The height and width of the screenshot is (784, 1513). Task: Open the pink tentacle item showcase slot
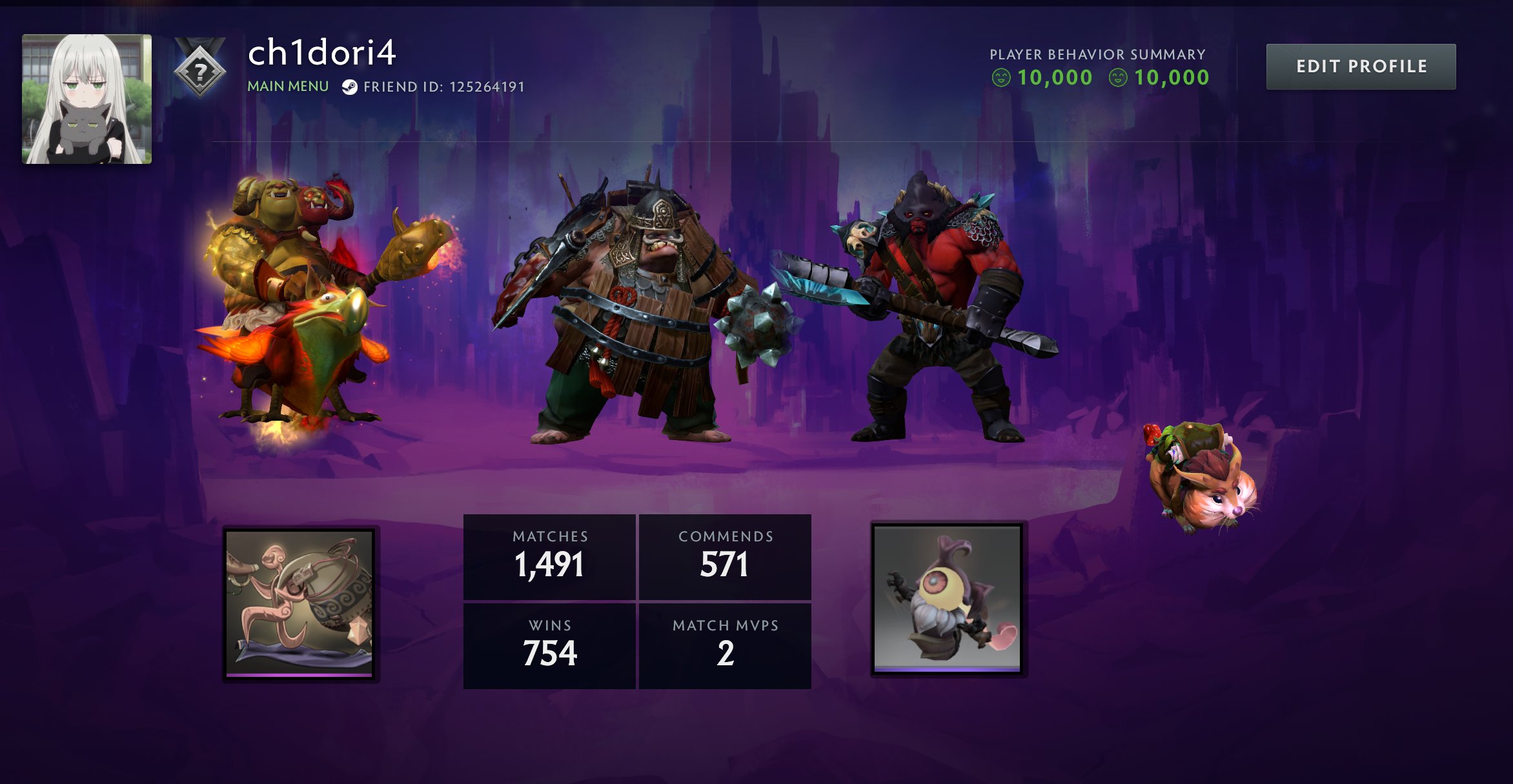[300, 603]
